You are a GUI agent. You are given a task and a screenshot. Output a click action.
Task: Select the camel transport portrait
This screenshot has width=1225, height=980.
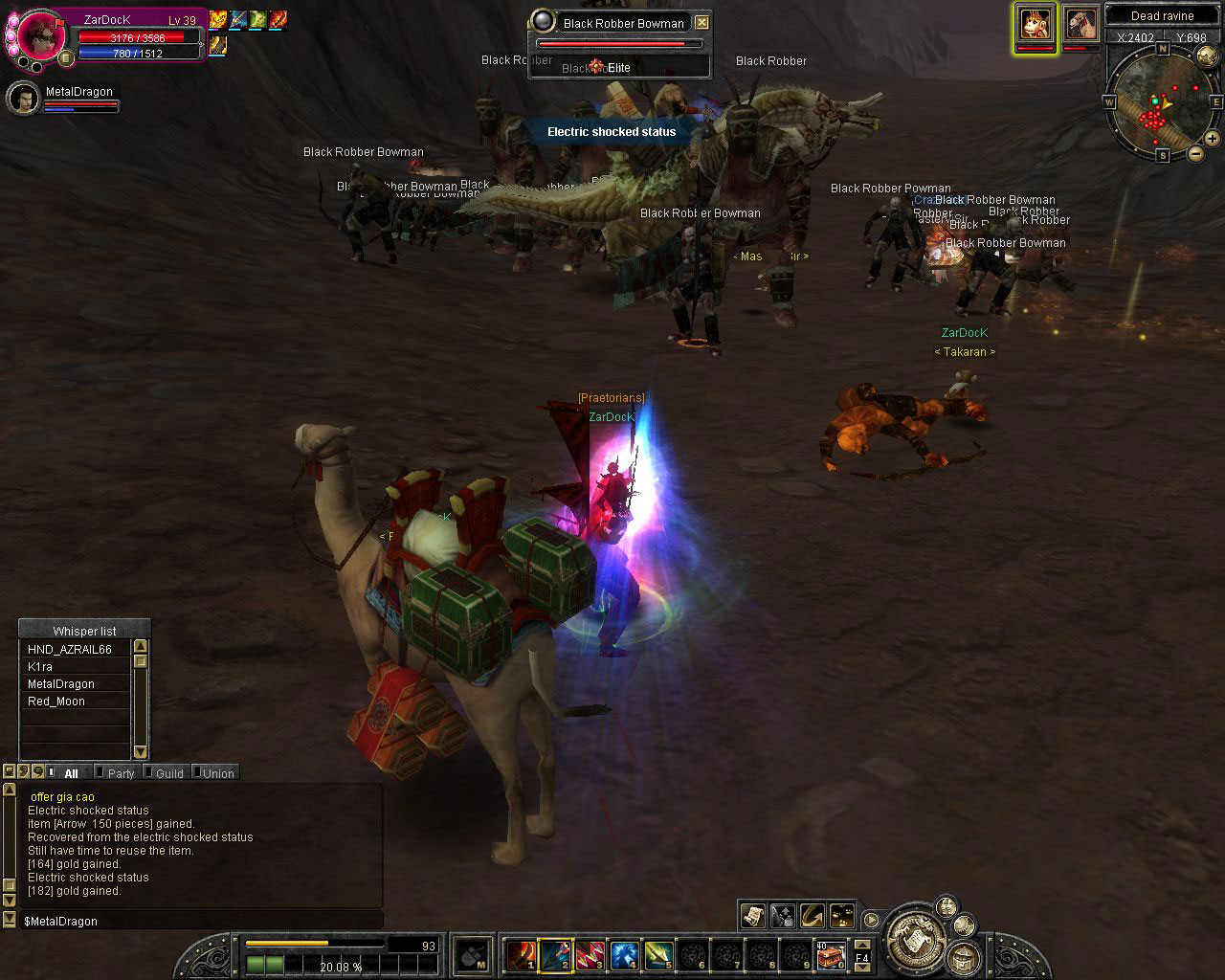pyautogui.click(x=1080, y=24)
